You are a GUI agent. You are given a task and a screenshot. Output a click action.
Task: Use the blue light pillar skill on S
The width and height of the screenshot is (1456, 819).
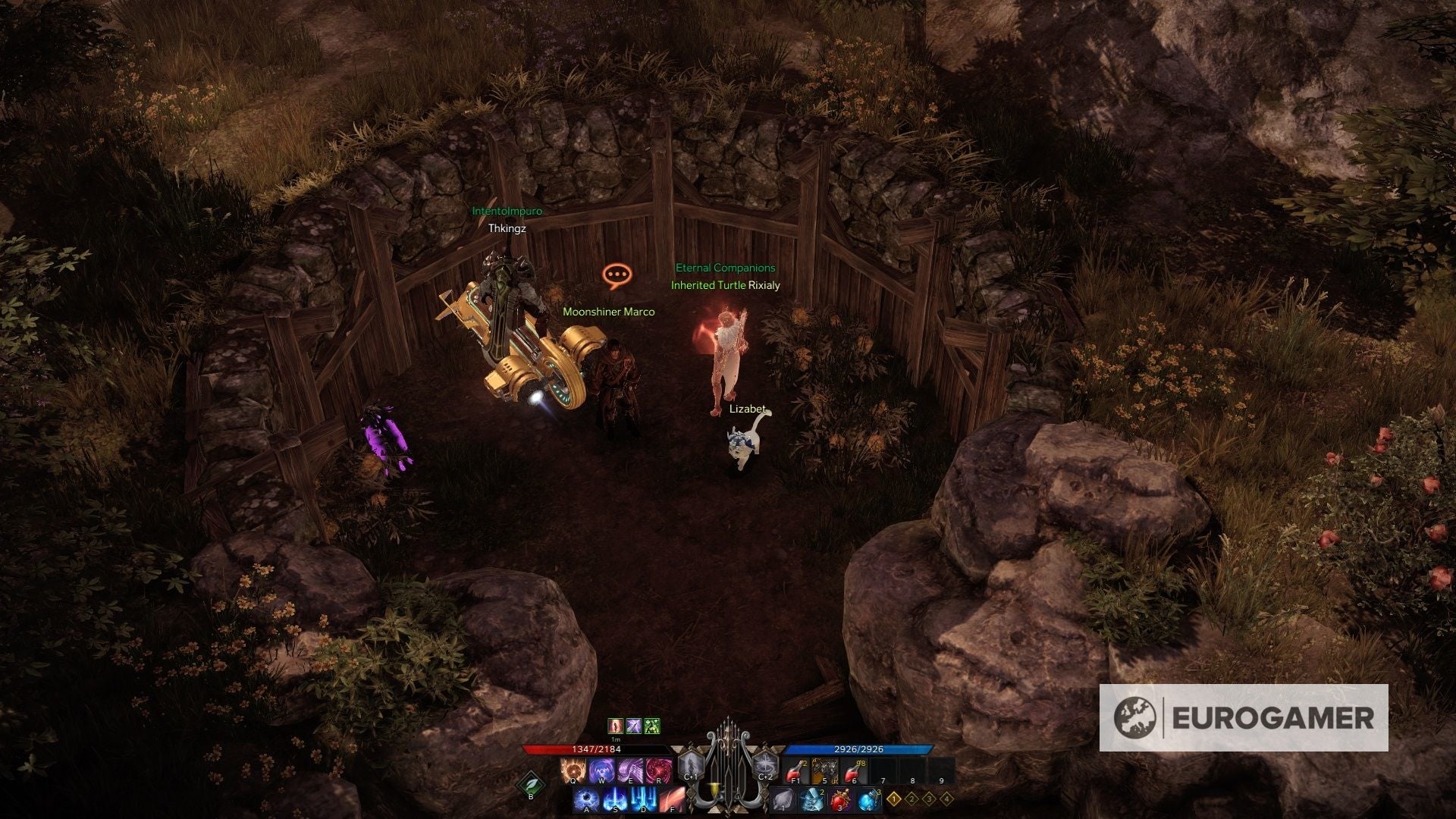point(616,800)
